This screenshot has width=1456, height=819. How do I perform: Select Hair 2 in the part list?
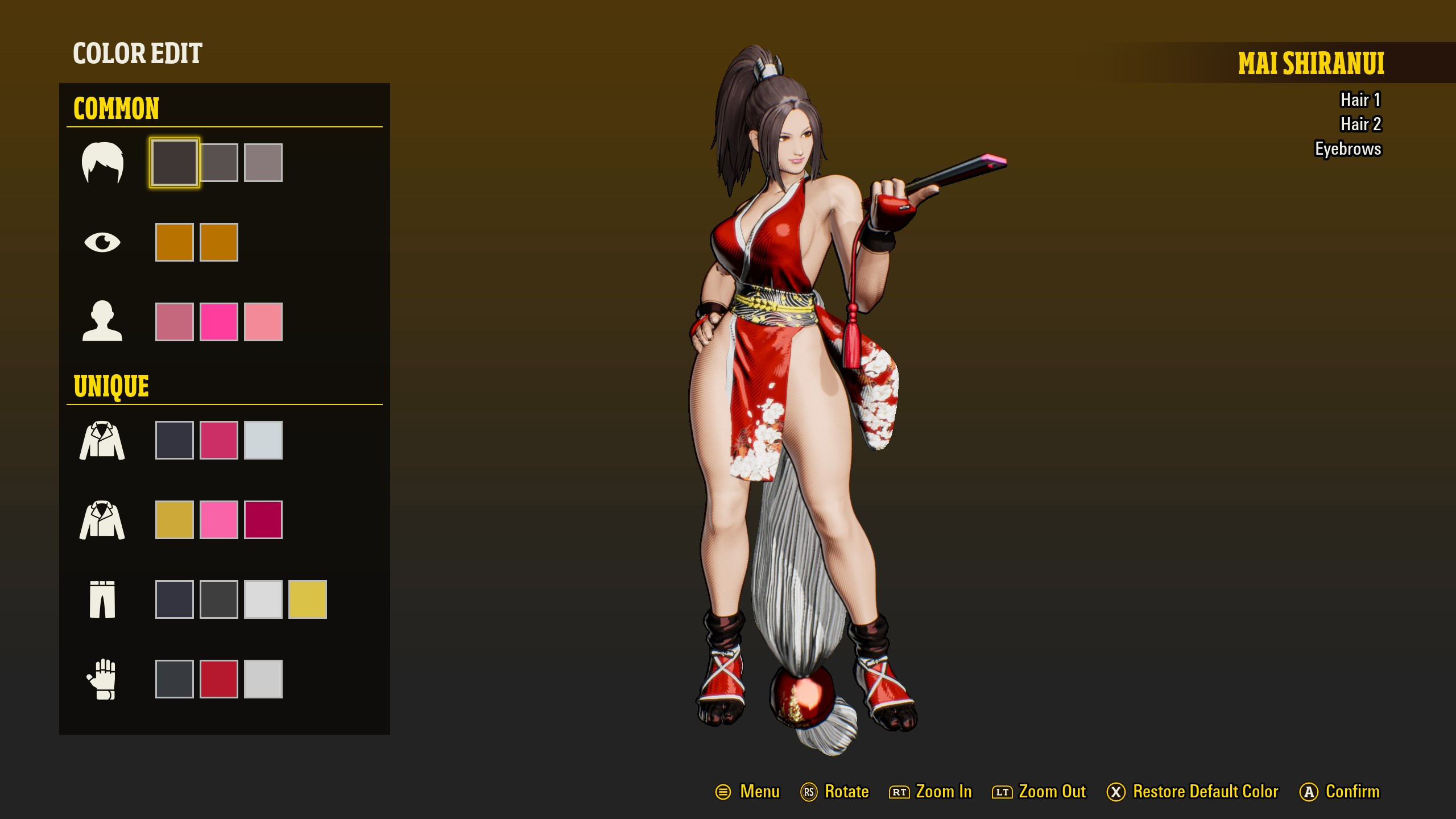coord(1362,124)
